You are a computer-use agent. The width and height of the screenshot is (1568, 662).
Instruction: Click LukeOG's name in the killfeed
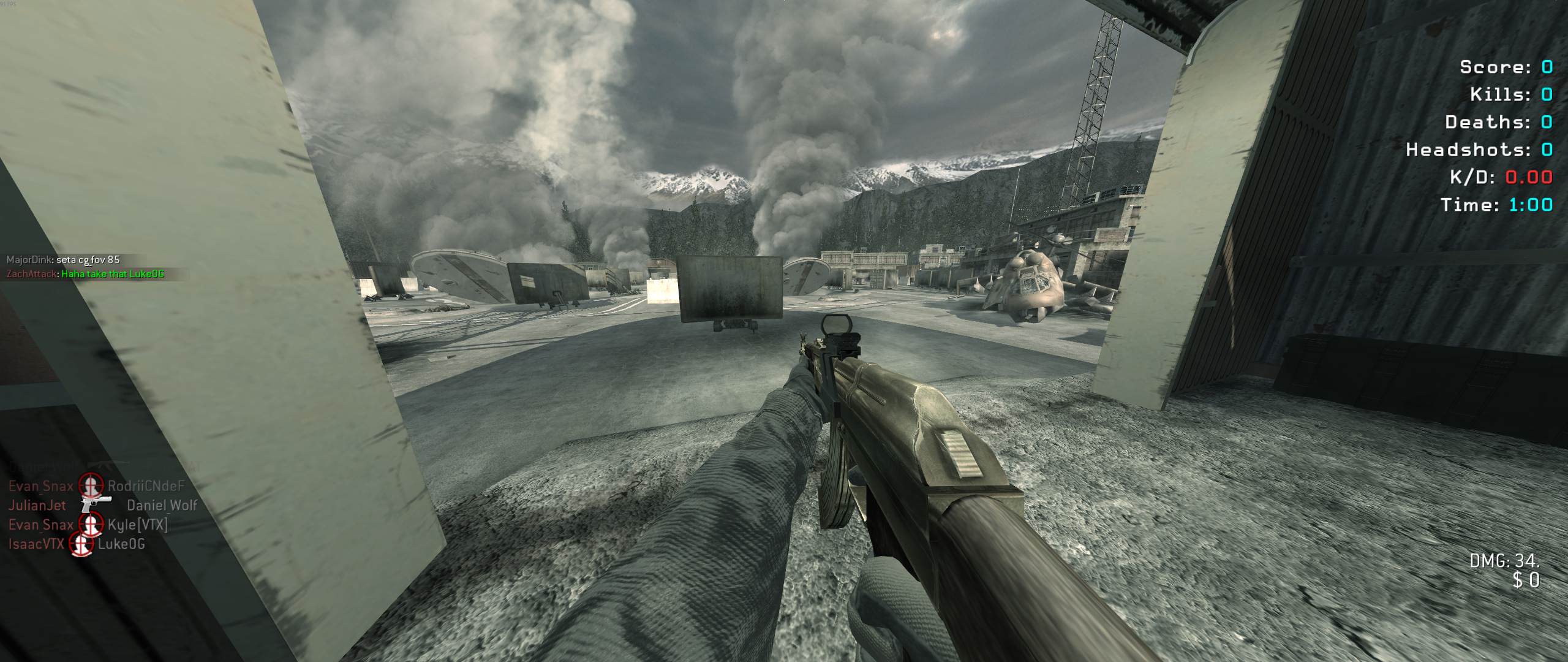coord(121,544)
